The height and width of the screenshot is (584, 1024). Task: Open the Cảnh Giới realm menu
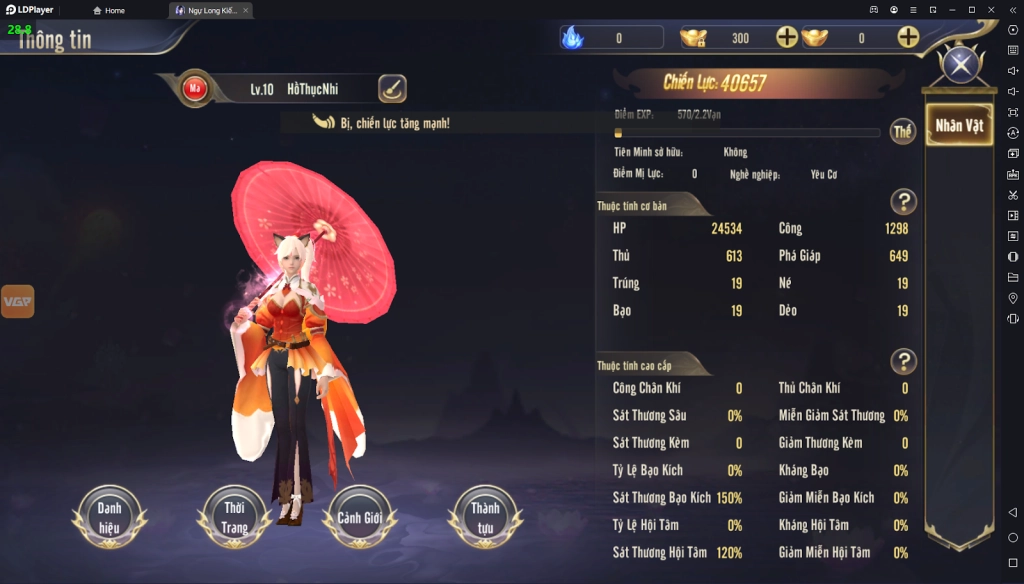tap(360, 516)
